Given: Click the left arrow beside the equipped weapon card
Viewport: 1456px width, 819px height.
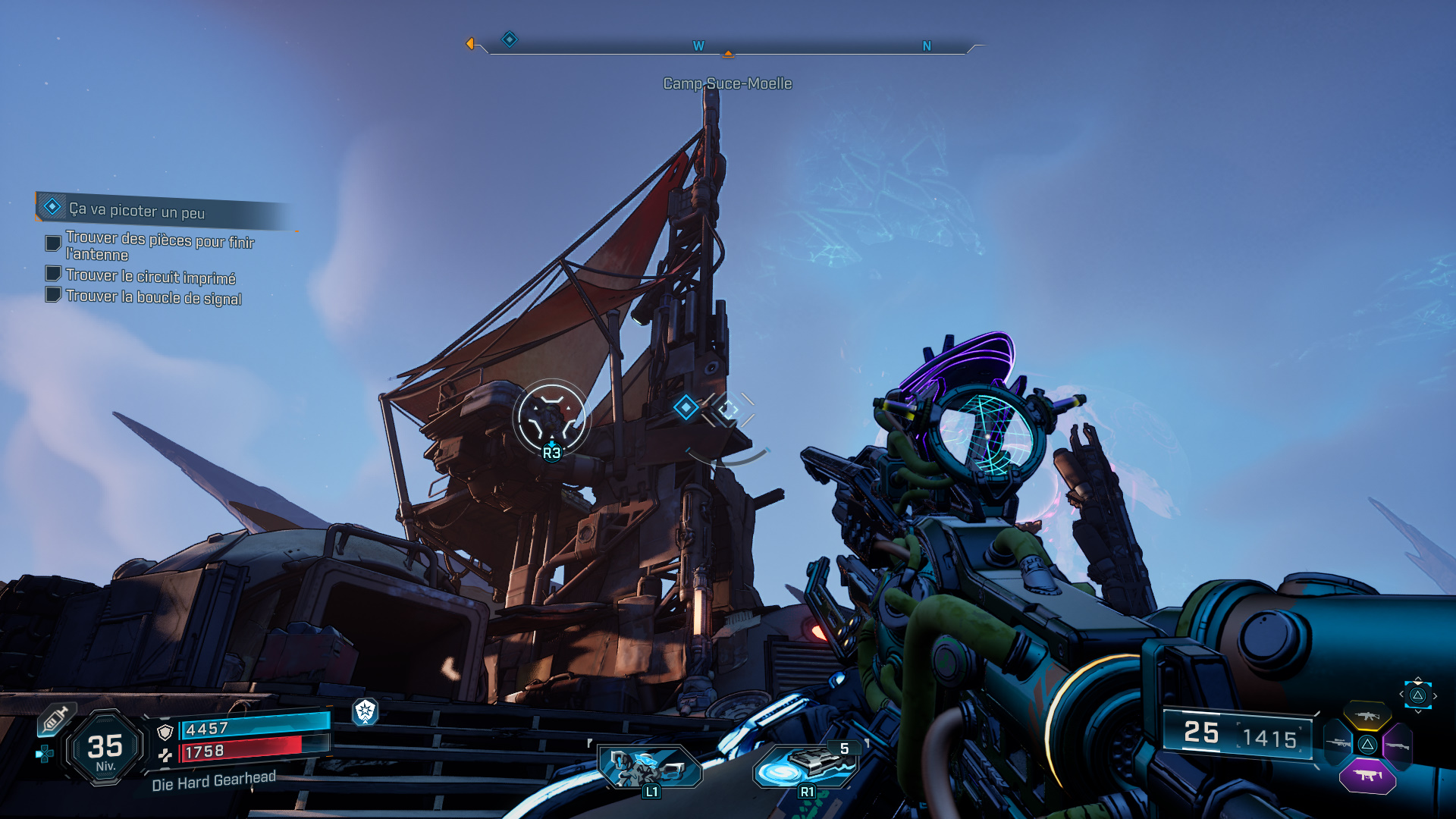Looking at the screenshot, I should (1402, 694).
